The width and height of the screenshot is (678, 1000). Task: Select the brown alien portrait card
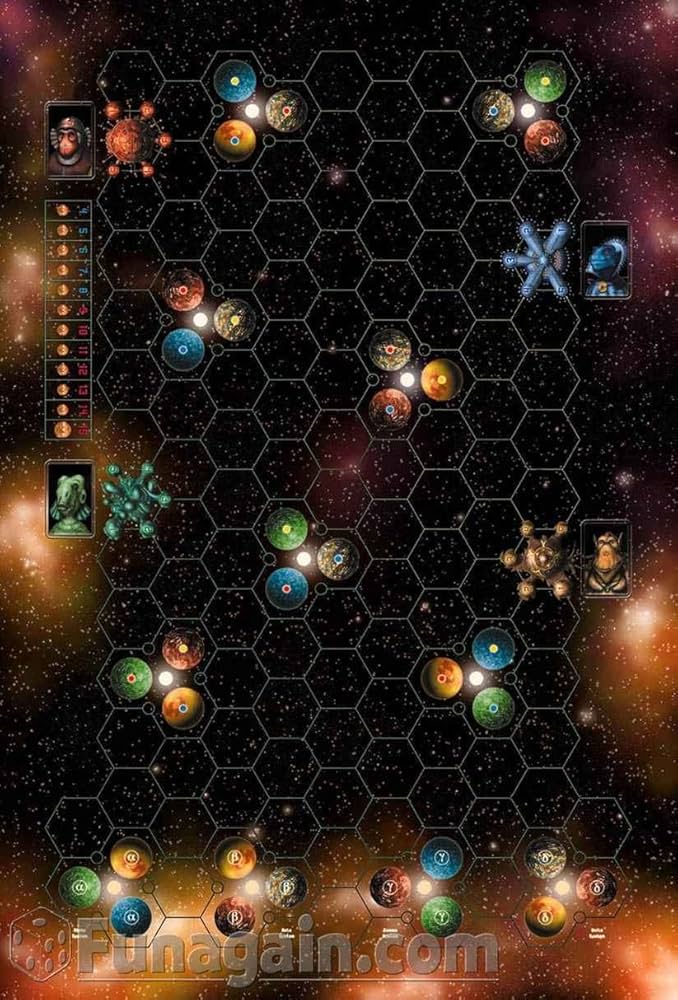605,558
